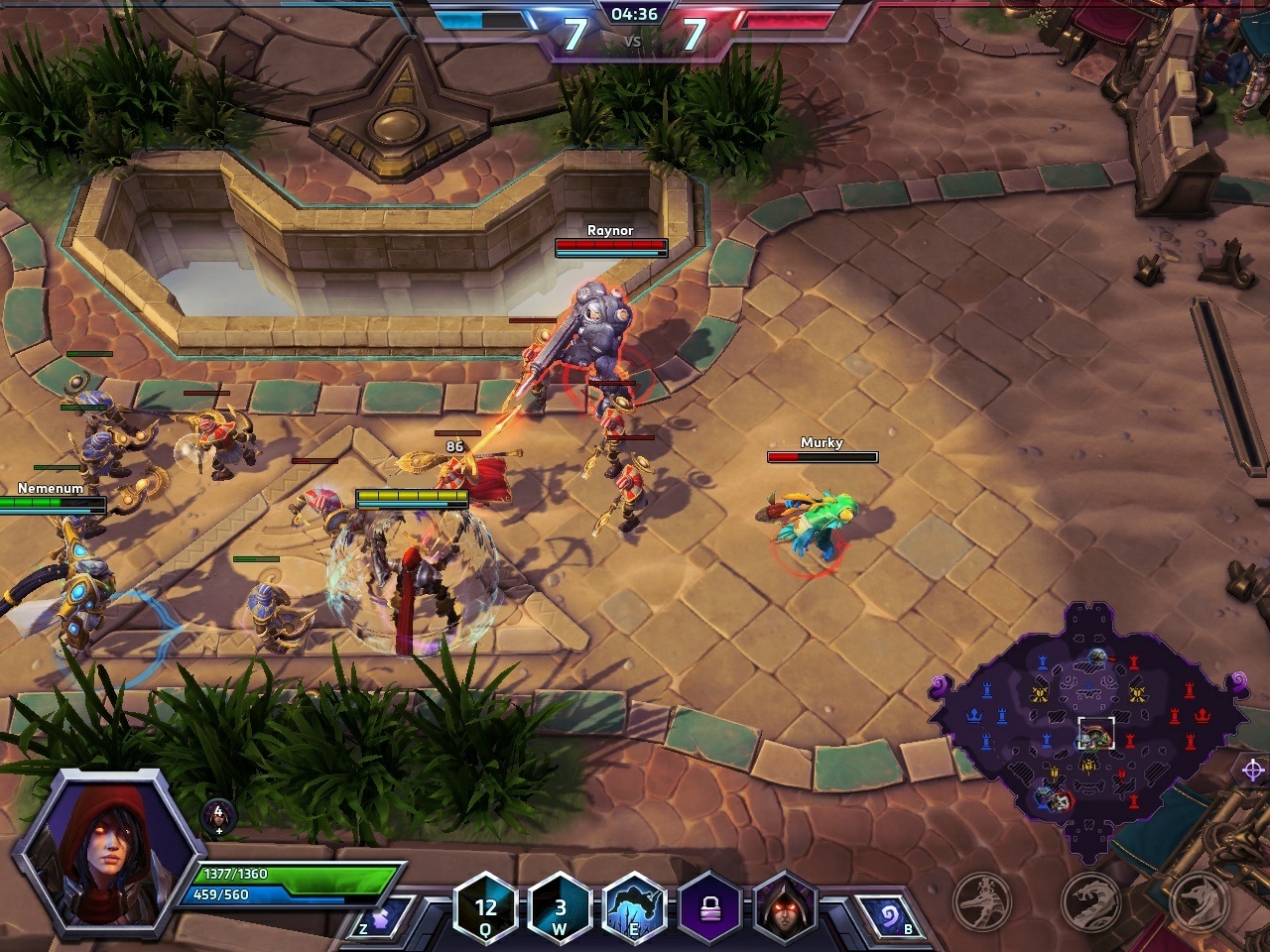Toggle the minimap ping crosshair button

pyautogui.click(x=1252, y=769)
